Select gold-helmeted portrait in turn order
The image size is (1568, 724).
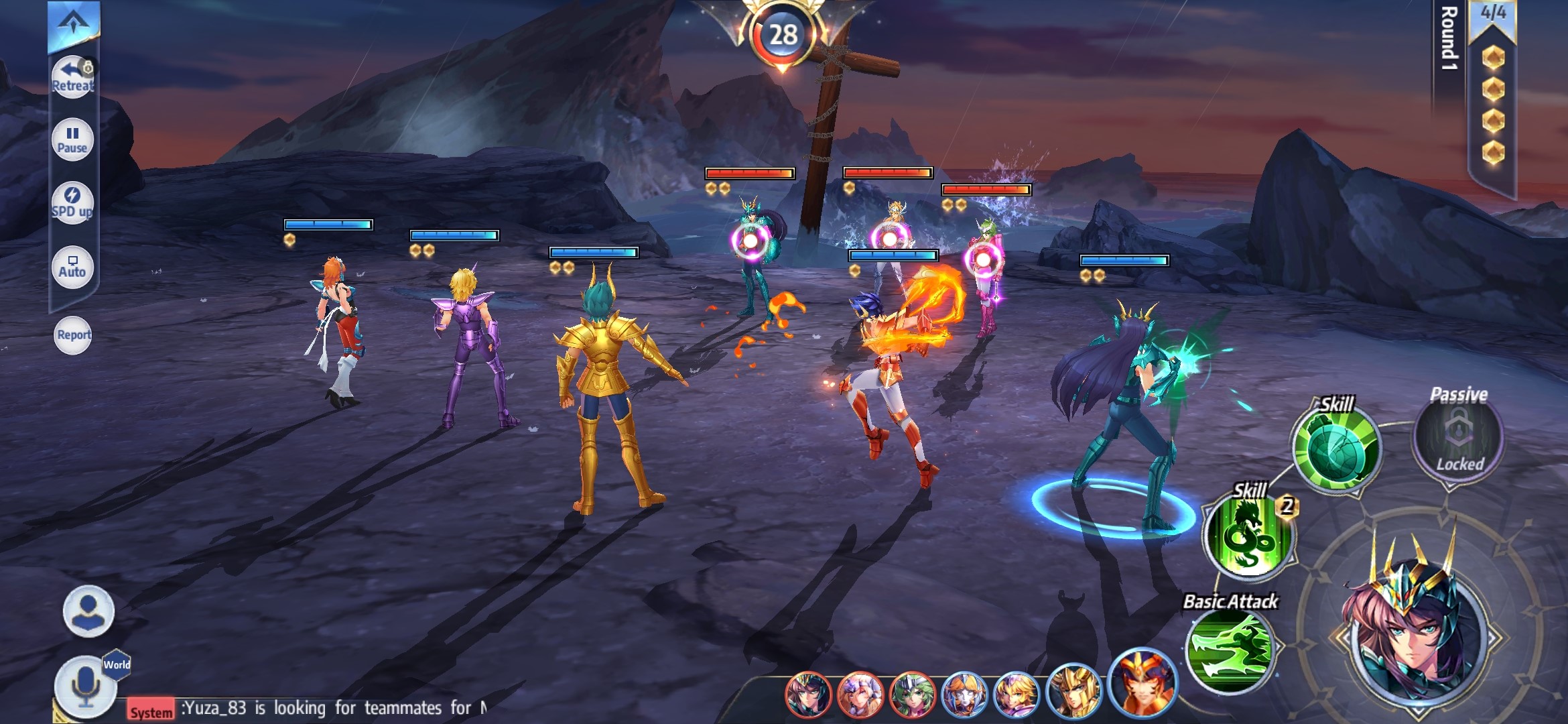pyautogui.click(x=1072, y=692)
